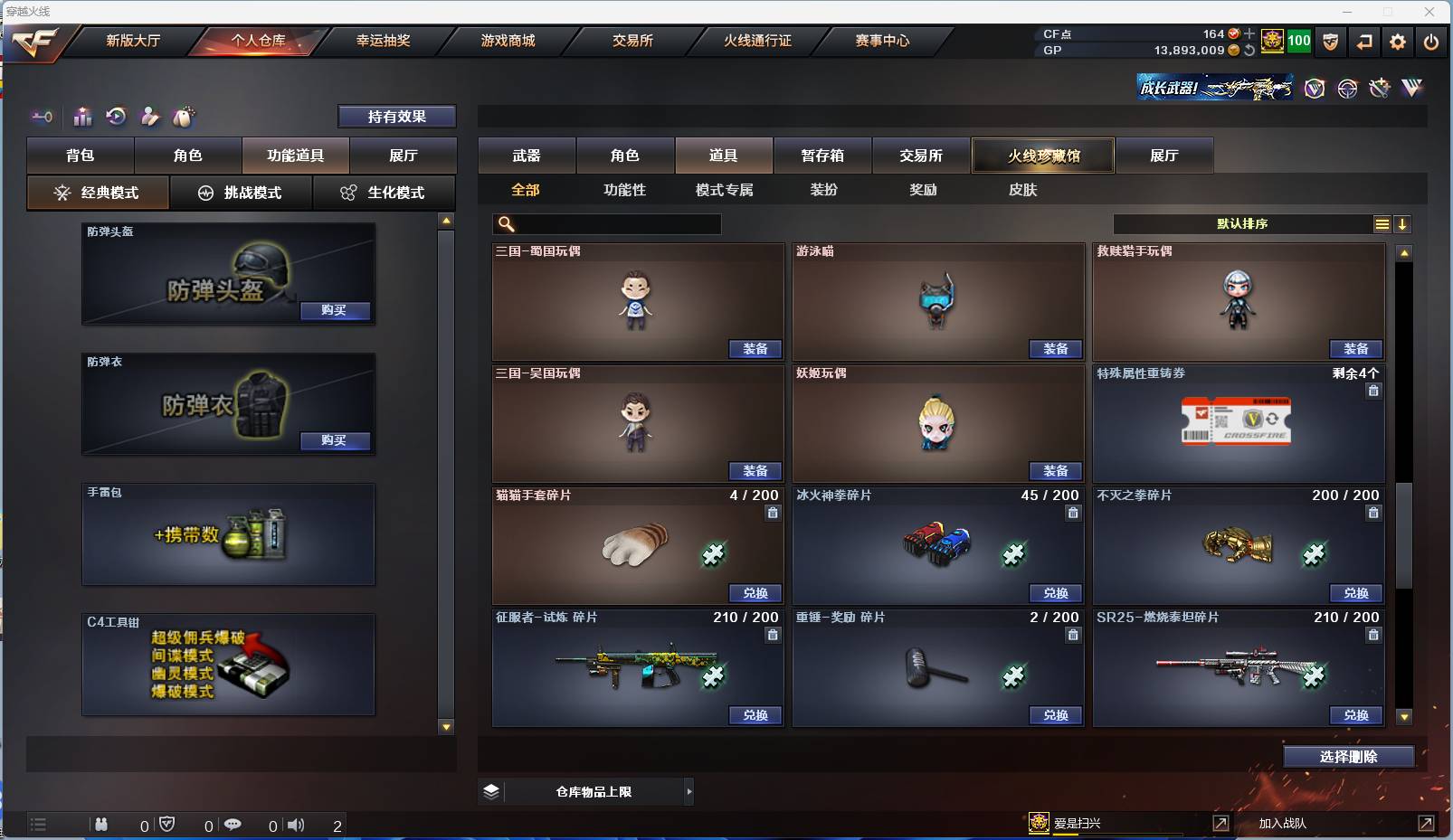Click the key icon above the backpack panel
This screenshot has height=840, width=1453.
point(42,117)
